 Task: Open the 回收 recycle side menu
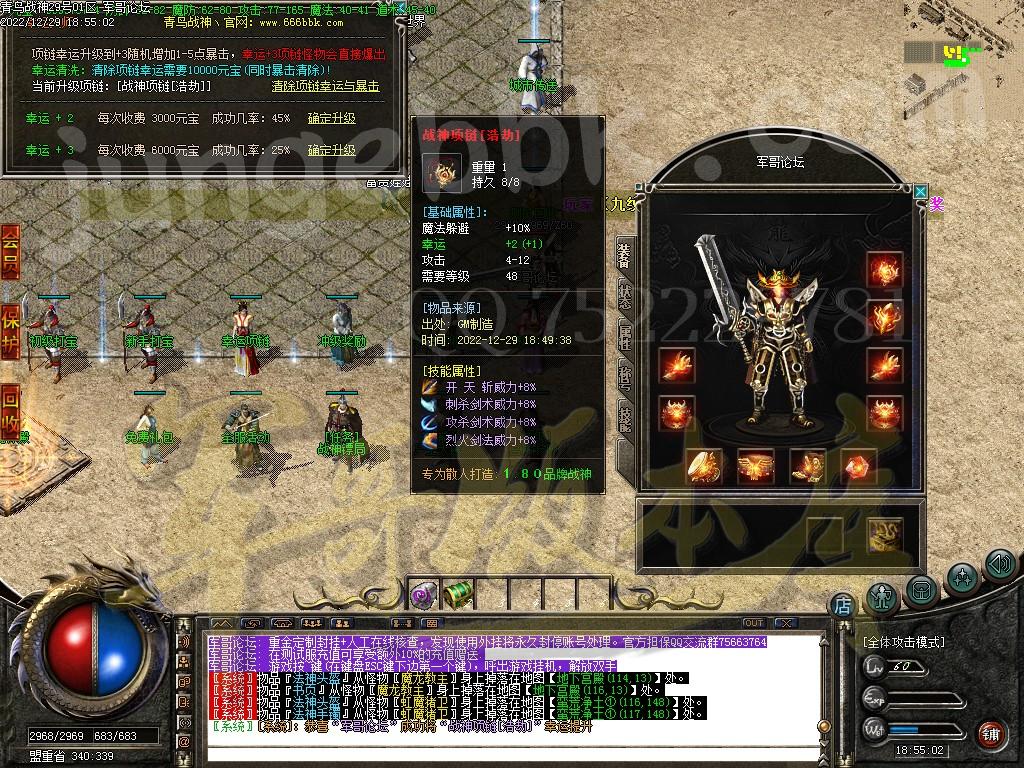[10, 408]
